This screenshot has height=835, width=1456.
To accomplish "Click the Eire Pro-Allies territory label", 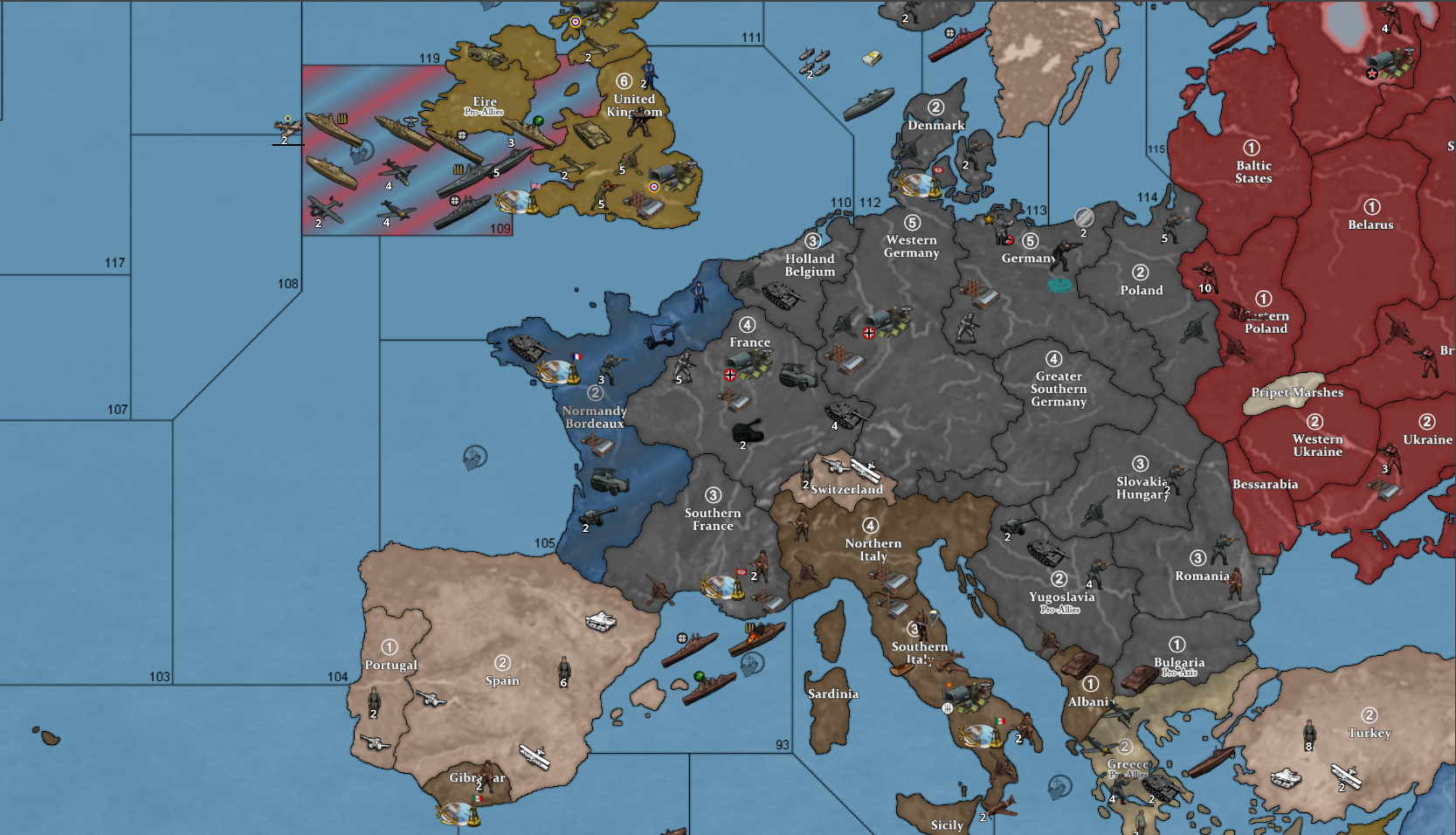I will (x=483, y=105).
